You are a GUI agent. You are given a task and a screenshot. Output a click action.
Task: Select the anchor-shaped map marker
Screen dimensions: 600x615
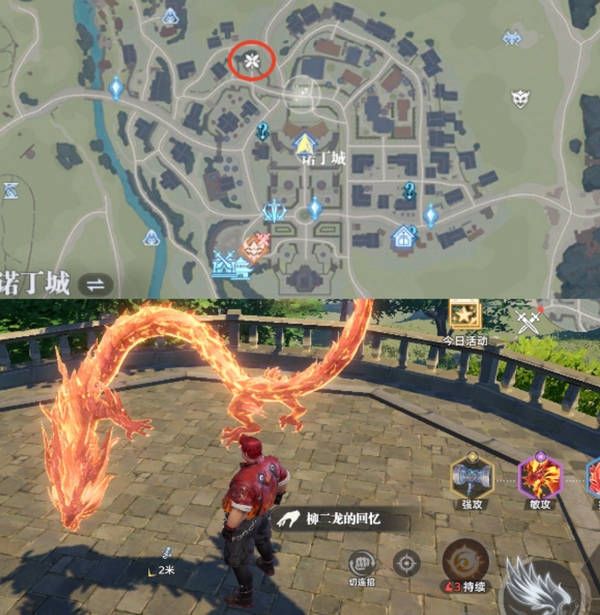[x=274, y=210]
